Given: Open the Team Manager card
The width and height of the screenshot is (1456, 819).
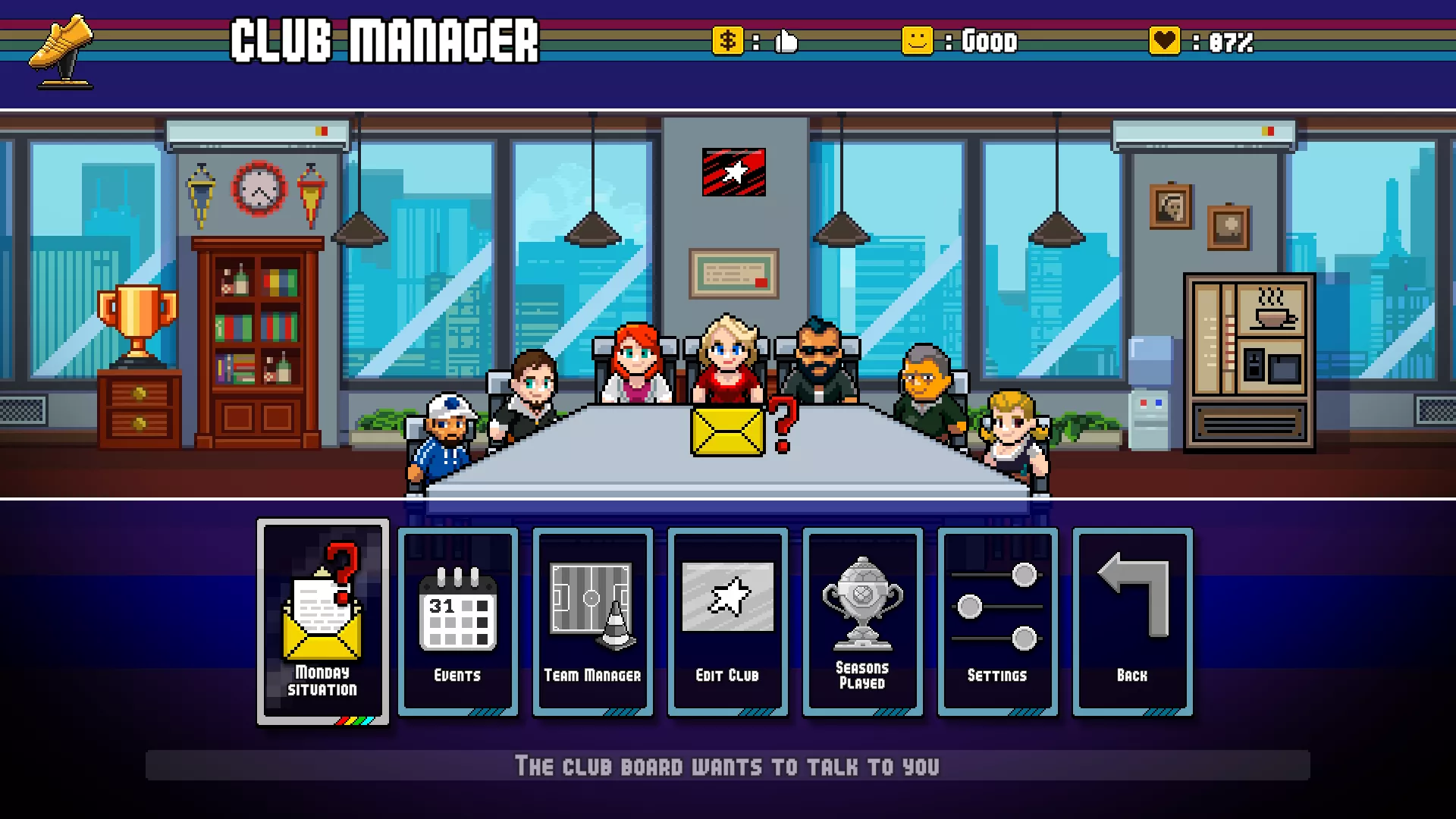Looking at the screenshot, I should (593, 622).
